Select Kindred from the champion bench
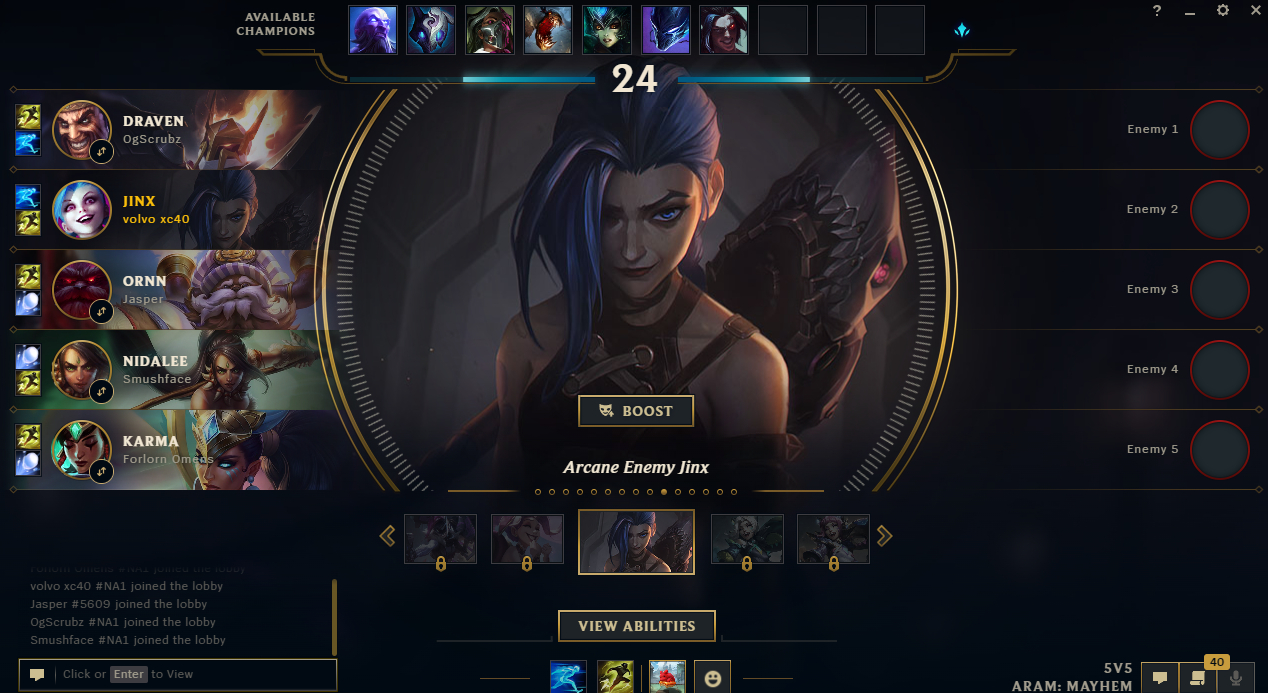1268x693 pixels. (x=431, y=30)
